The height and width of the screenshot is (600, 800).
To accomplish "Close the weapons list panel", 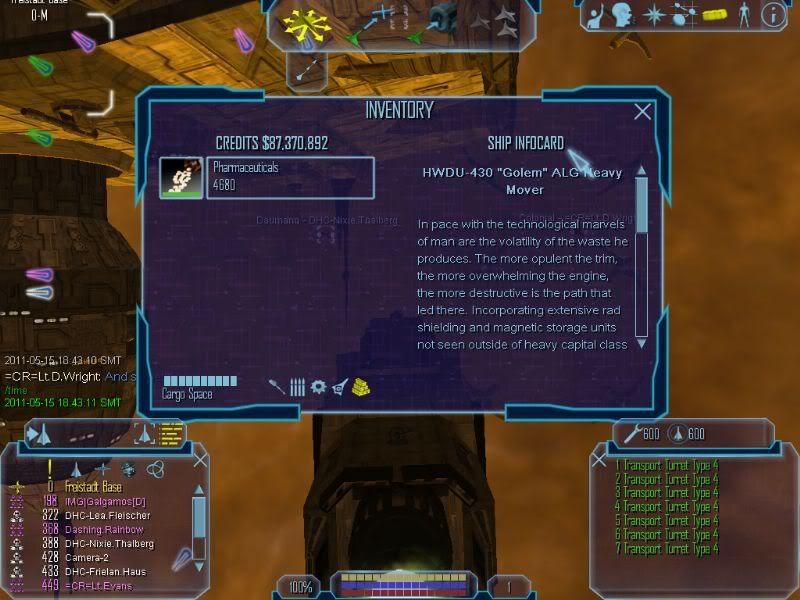I will tap(599, 460).
